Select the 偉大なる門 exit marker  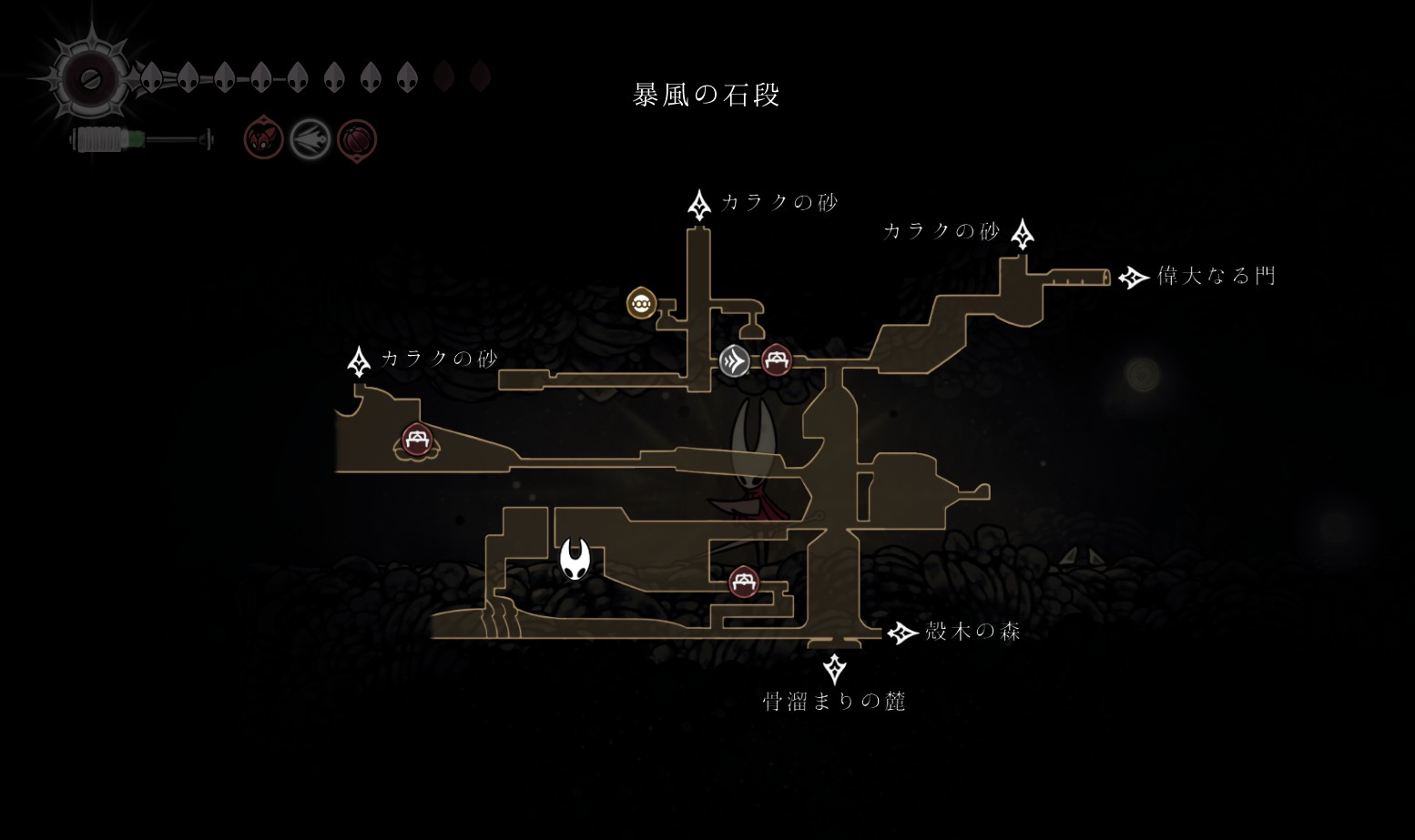pyautogui.click(x=1133, y=278)
